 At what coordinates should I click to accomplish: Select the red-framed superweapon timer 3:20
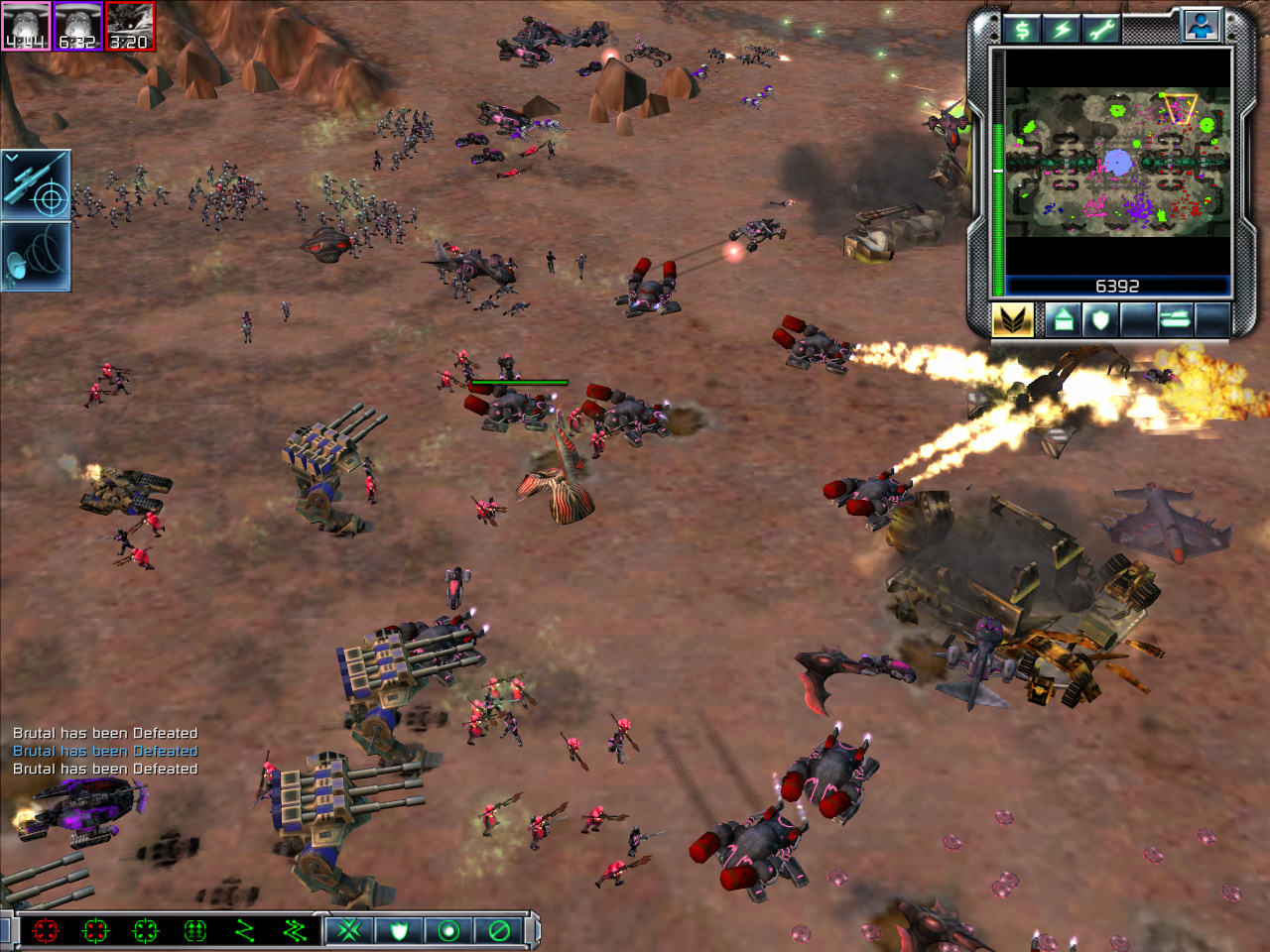point(129,26)
